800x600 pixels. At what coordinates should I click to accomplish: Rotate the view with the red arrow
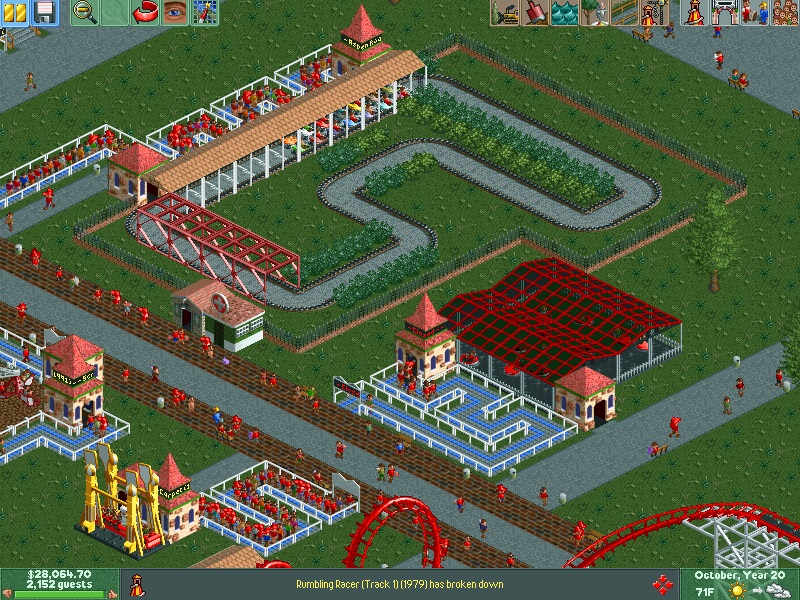[146, 12]
